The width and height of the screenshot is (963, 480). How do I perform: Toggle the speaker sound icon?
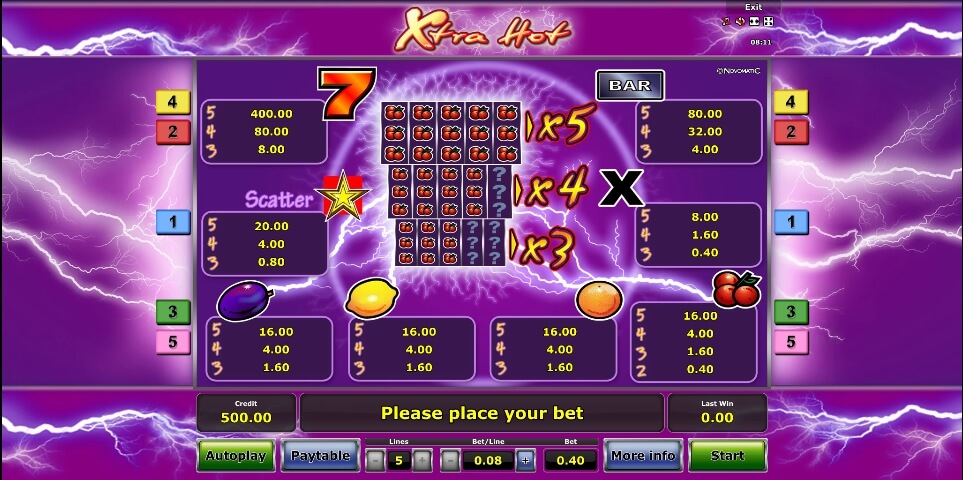click(x=740, y=21)
